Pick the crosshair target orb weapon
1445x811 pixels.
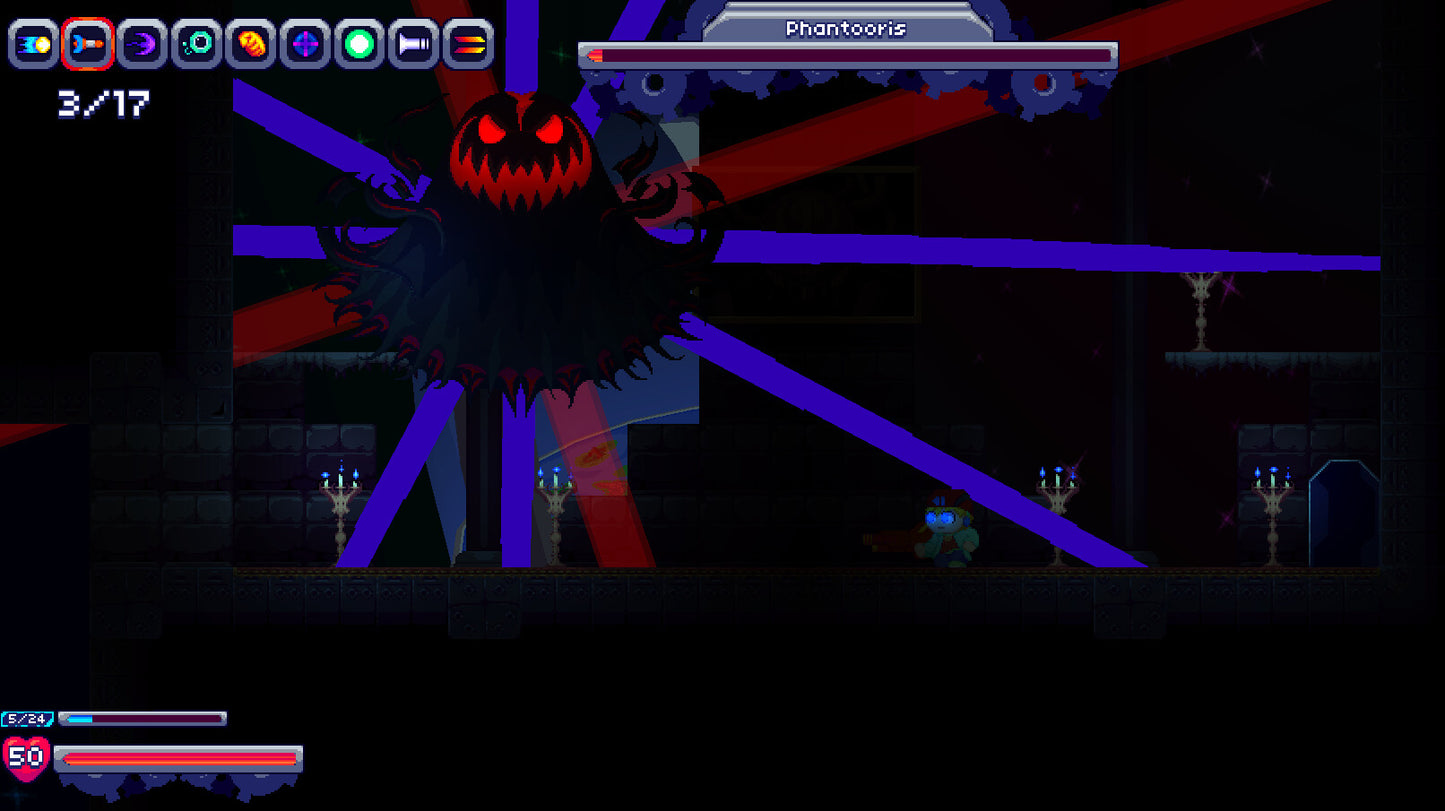[x=305, y=45]
